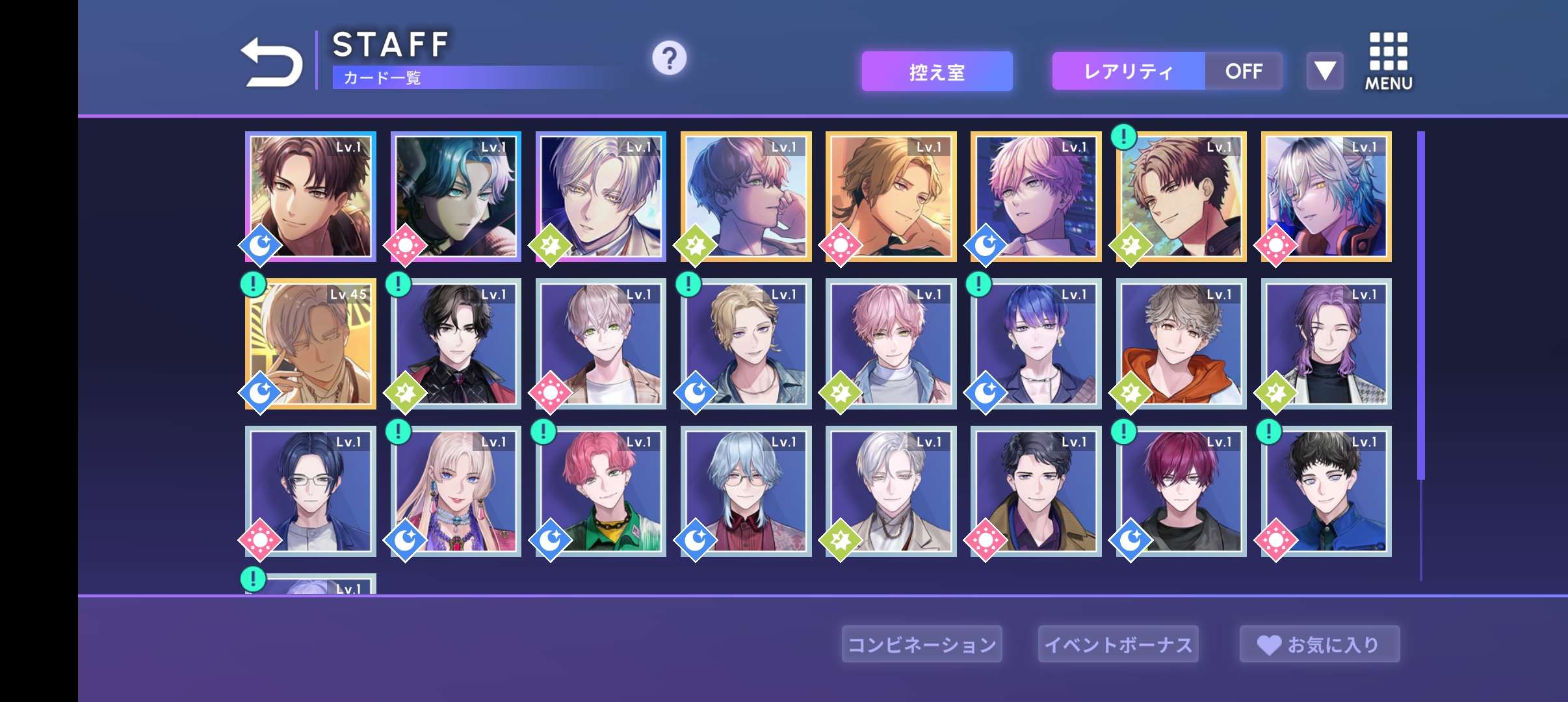Go back with the return arrow
The width and height of the screenshot is (1568, 702).
[x=272, y=62]
